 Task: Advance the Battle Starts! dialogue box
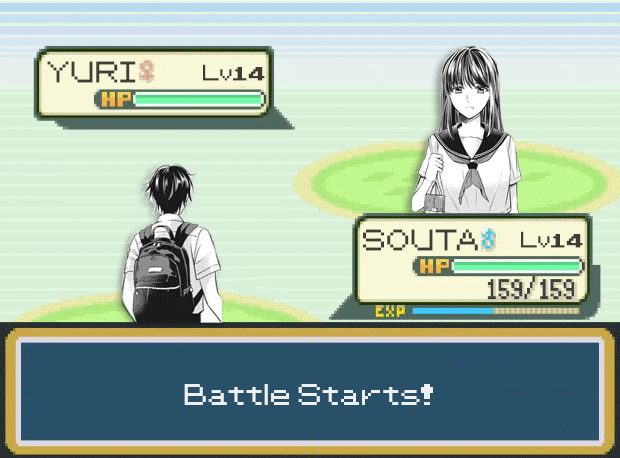(x=310, y=392)
